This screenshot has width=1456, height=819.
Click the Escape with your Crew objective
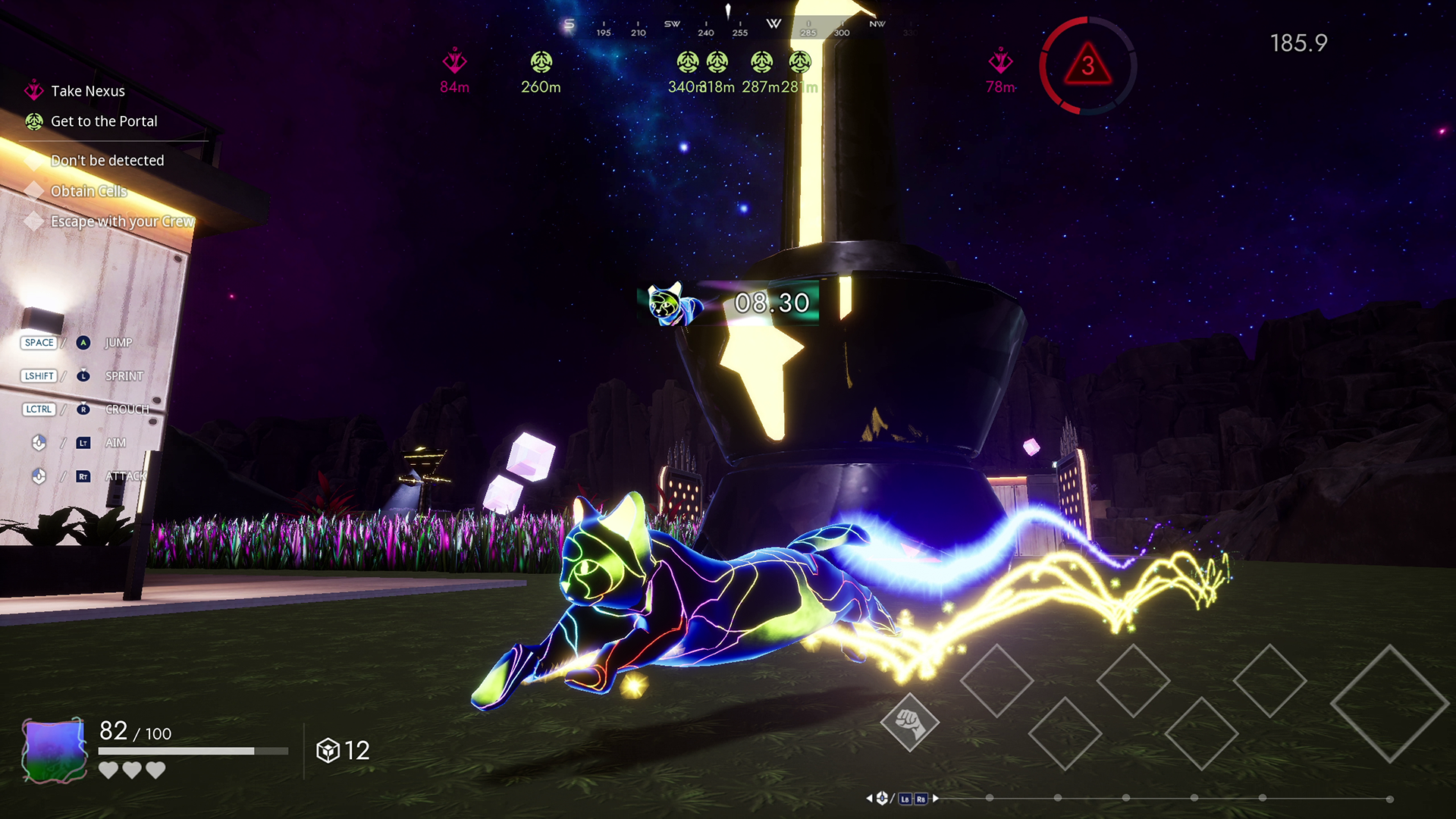(x=121, y=221)
